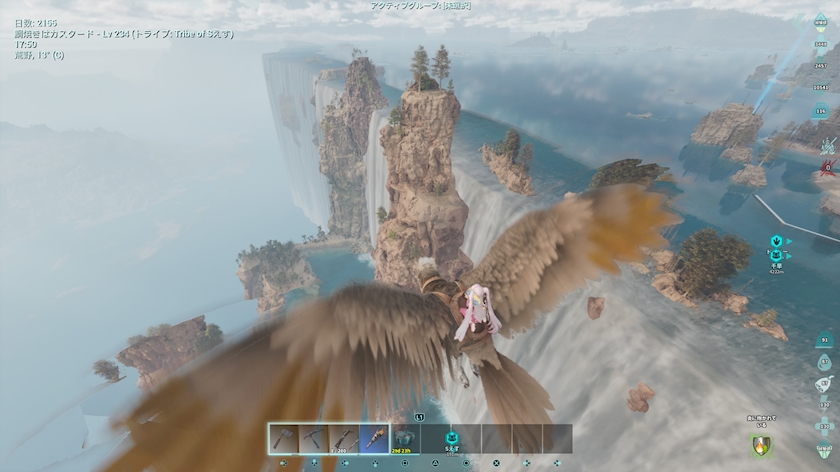Click the flame shield buff icon
The width and height of the screenshot is (840, 472).
point(761,445)
